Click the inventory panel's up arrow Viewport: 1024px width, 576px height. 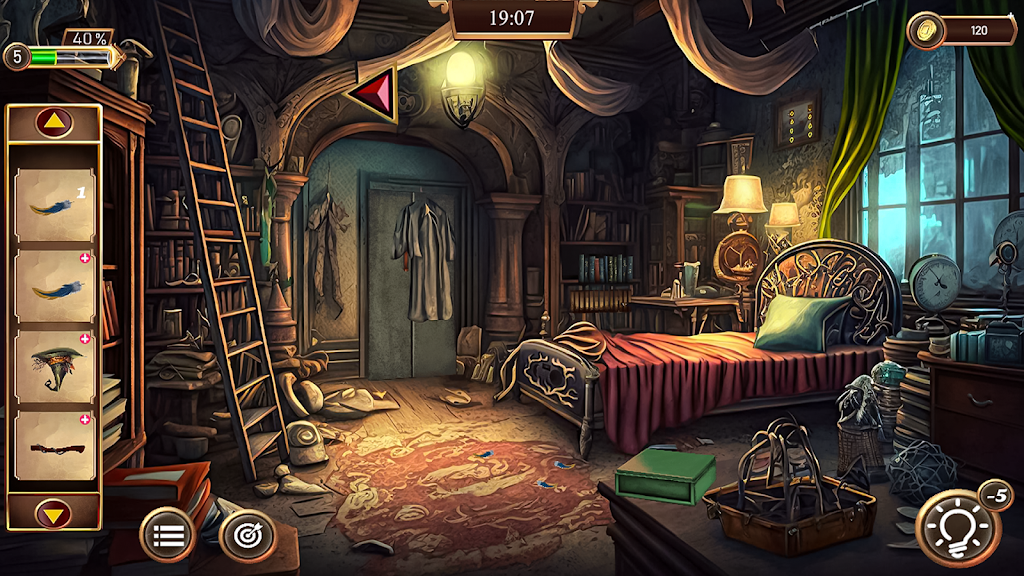coord(53,123)
